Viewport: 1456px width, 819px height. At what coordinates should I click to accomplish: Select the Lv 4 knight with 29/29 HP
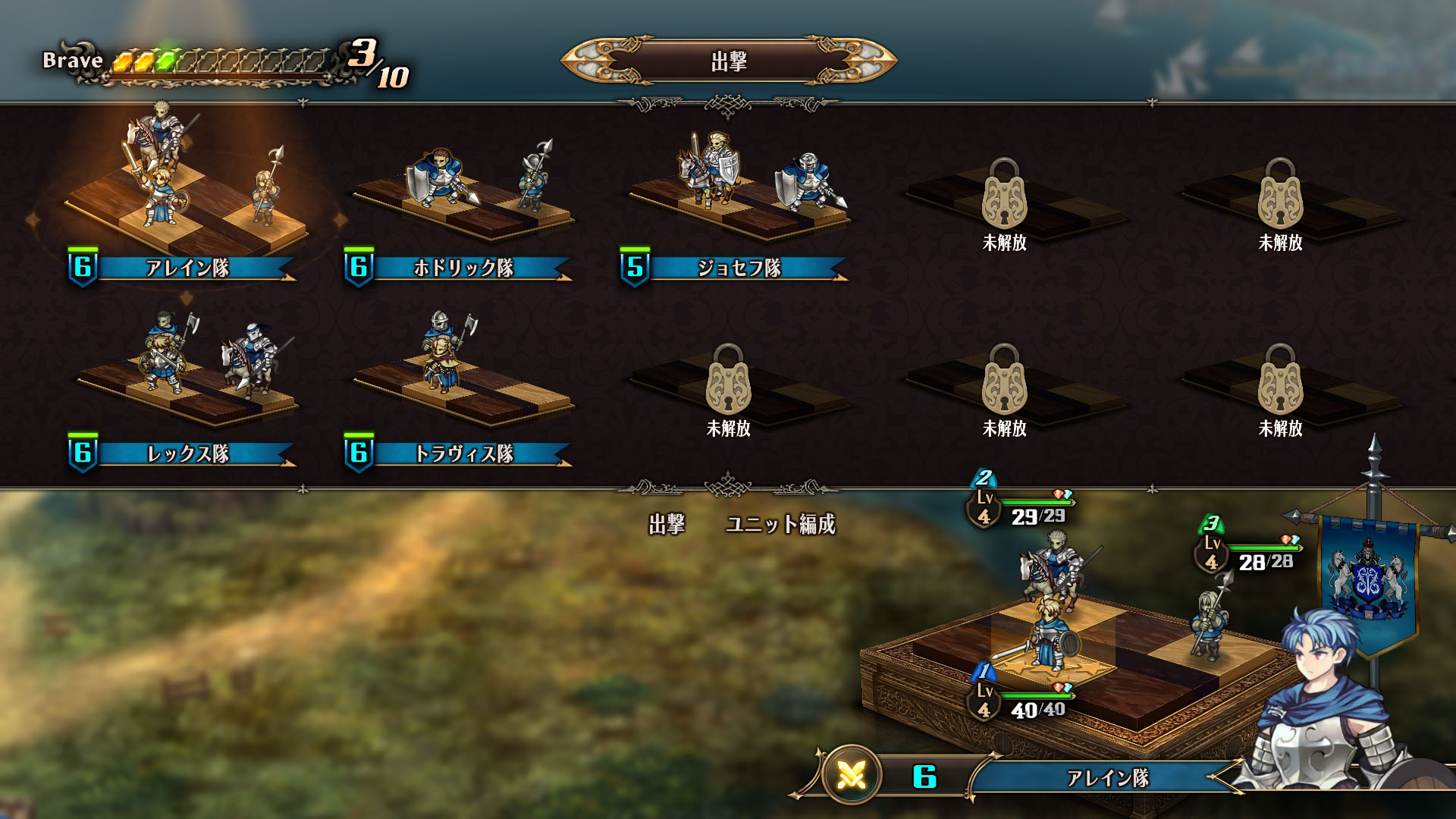[1054, 570]
